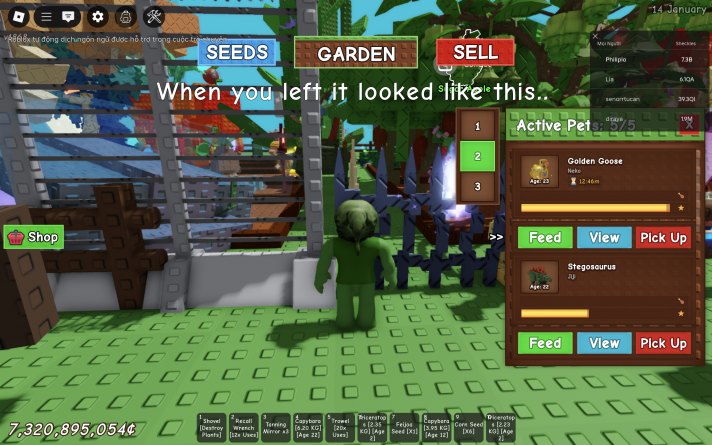Close the Active Pets panel
The width and height of the screenshot is (712, 445).
pos(687,125)
